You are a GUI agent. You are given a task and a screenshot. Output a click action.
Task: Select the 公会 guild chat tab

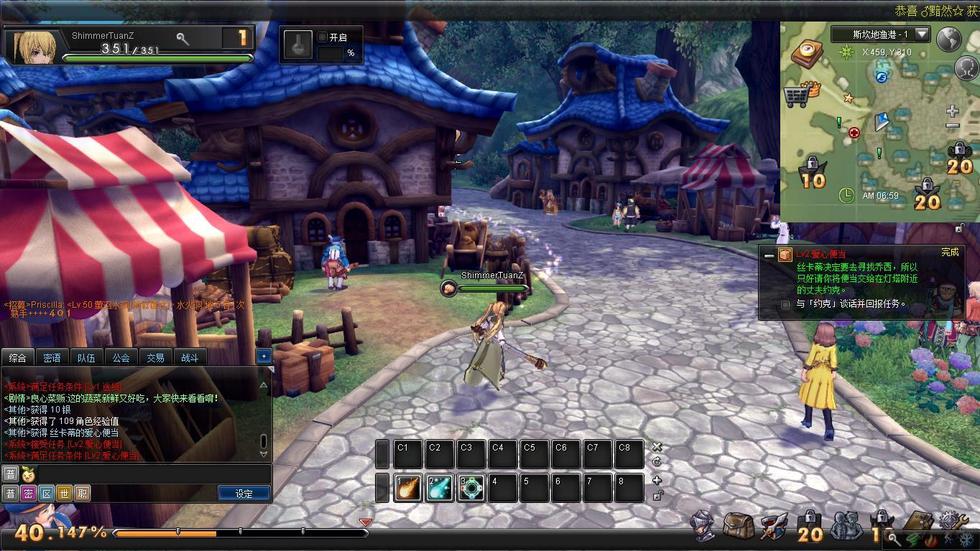click(121, 358)
